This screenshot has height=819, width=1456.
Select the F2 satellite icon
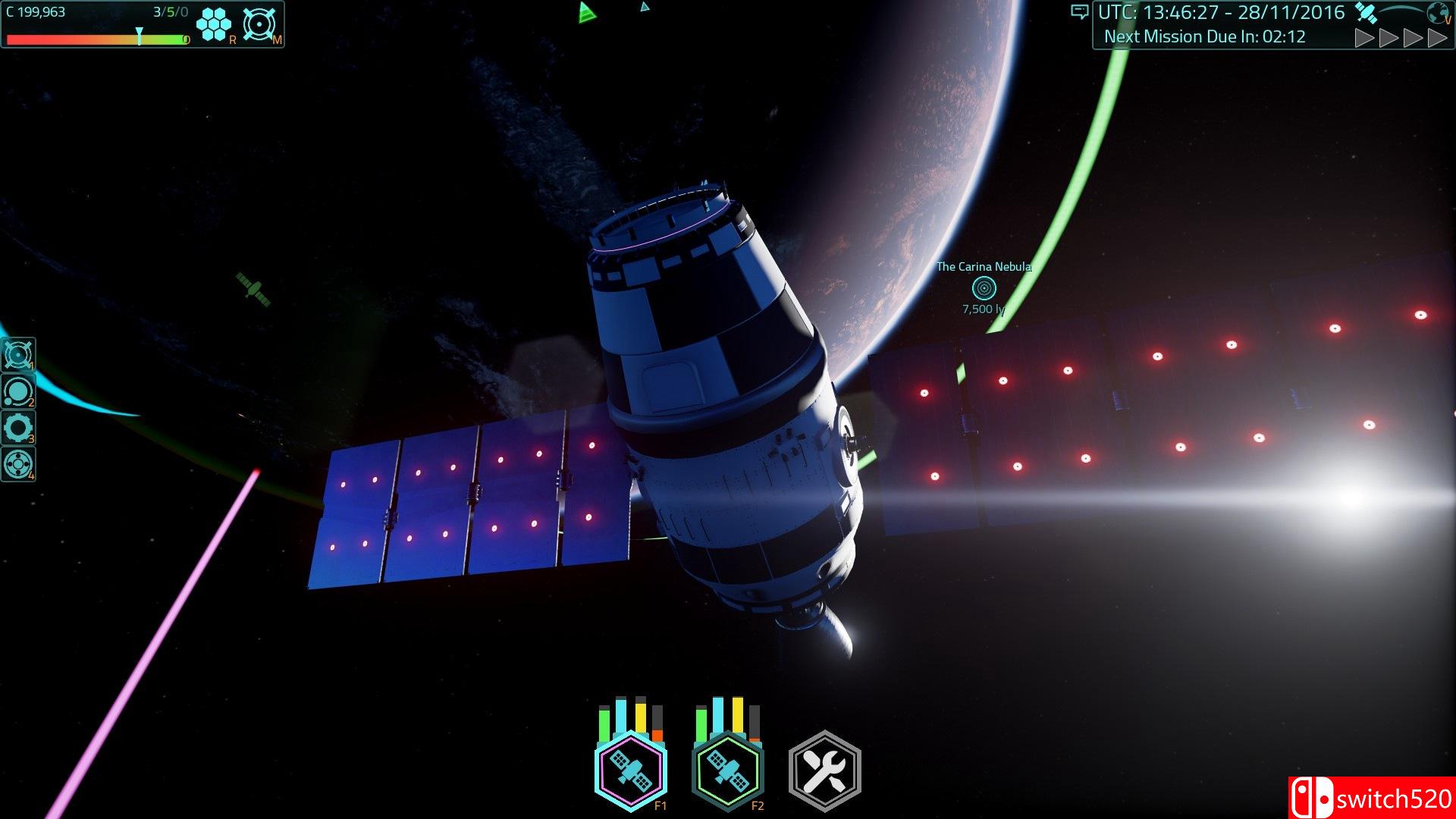tap(726, 768)
